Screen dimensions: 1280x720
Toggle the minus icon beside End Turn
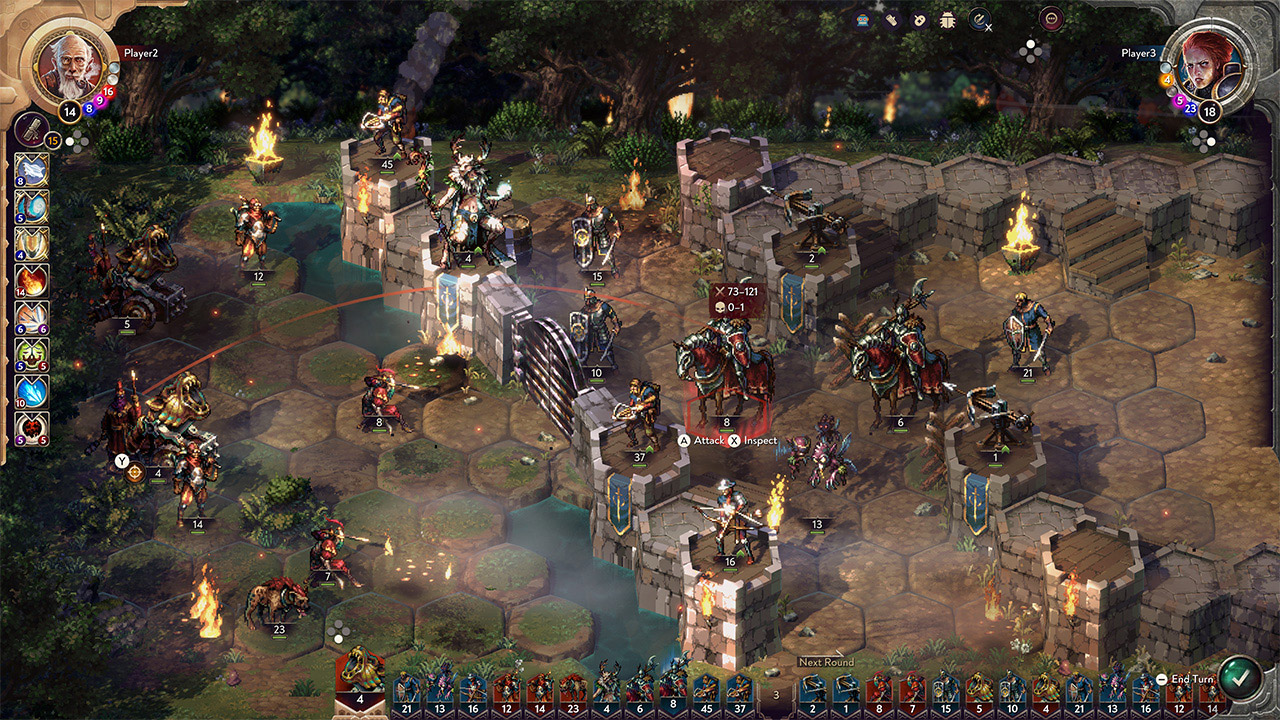point(1162,679)
